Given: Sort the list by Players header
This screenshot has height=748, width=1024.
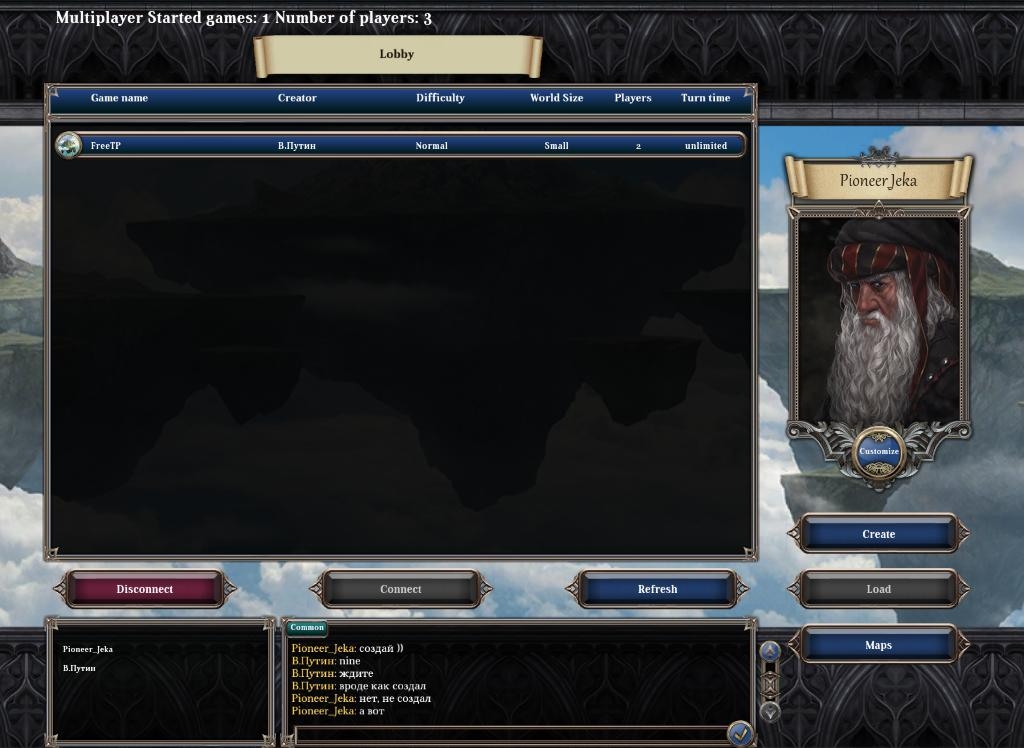Looking at the screenshot, I should 632,98.
